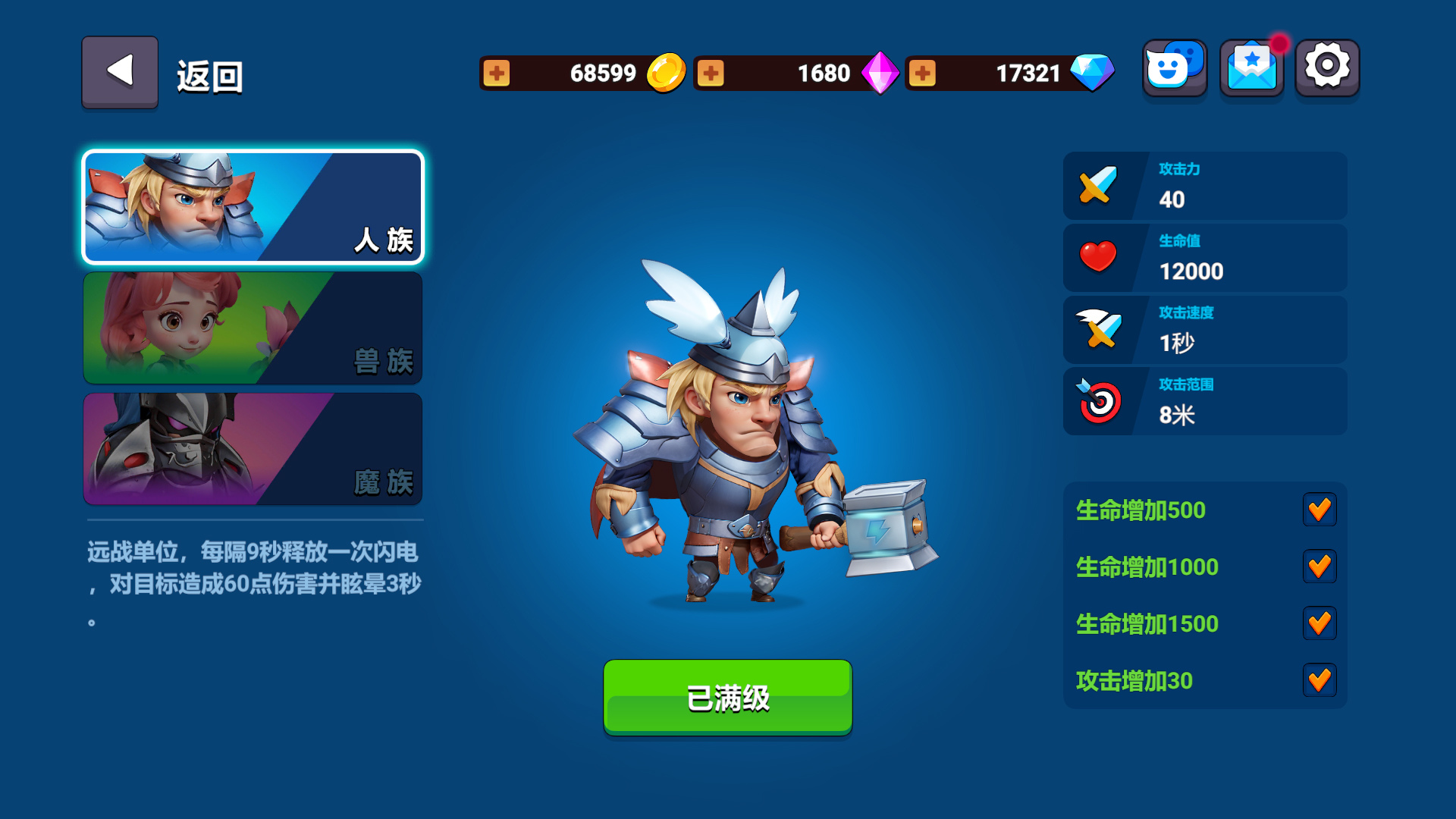This screenshot has height=819, width=1456.
Task: Toggle the 生命增加1000 checkbox
Action: (x=1319, y=566)
